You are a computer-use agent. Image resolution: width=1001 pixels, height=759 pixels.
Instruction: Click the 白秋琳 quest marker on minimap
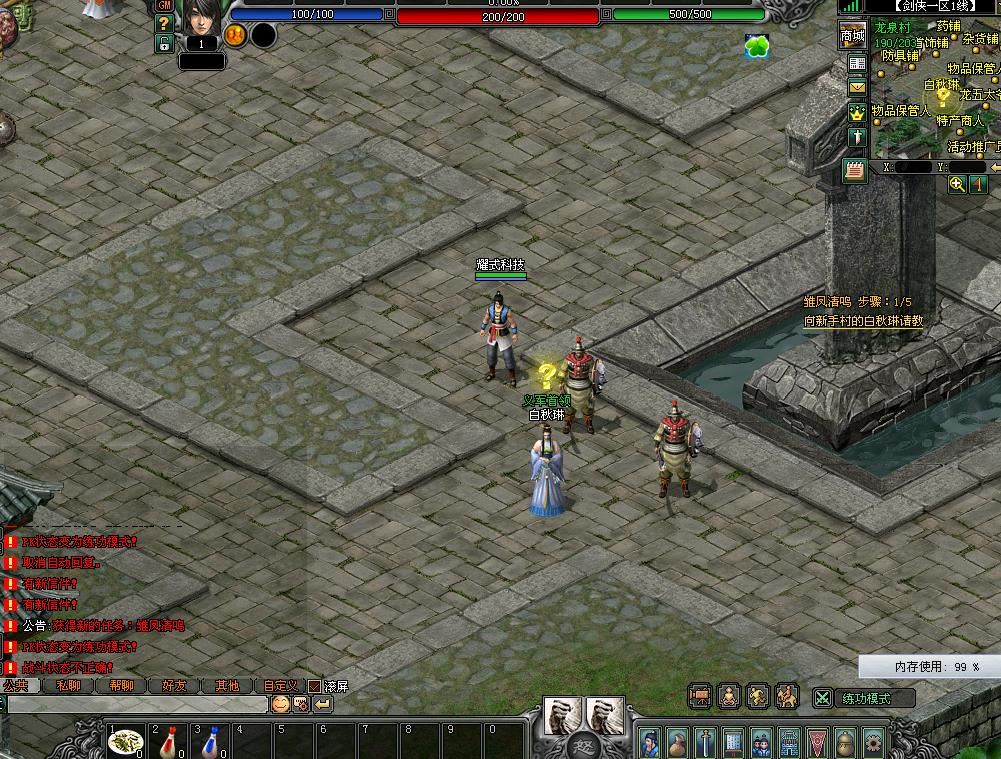[942, 97]
